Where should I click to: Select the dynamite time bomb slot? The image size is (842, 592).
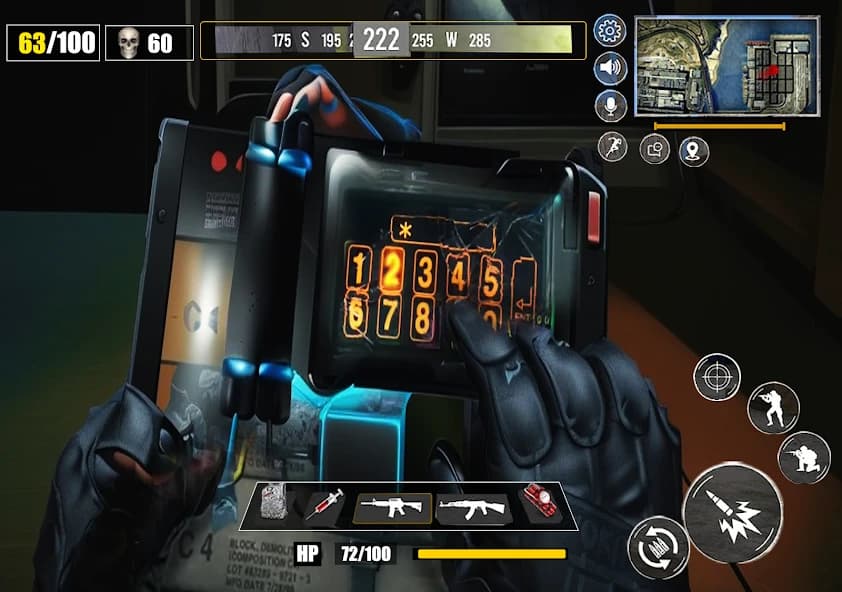542,504
